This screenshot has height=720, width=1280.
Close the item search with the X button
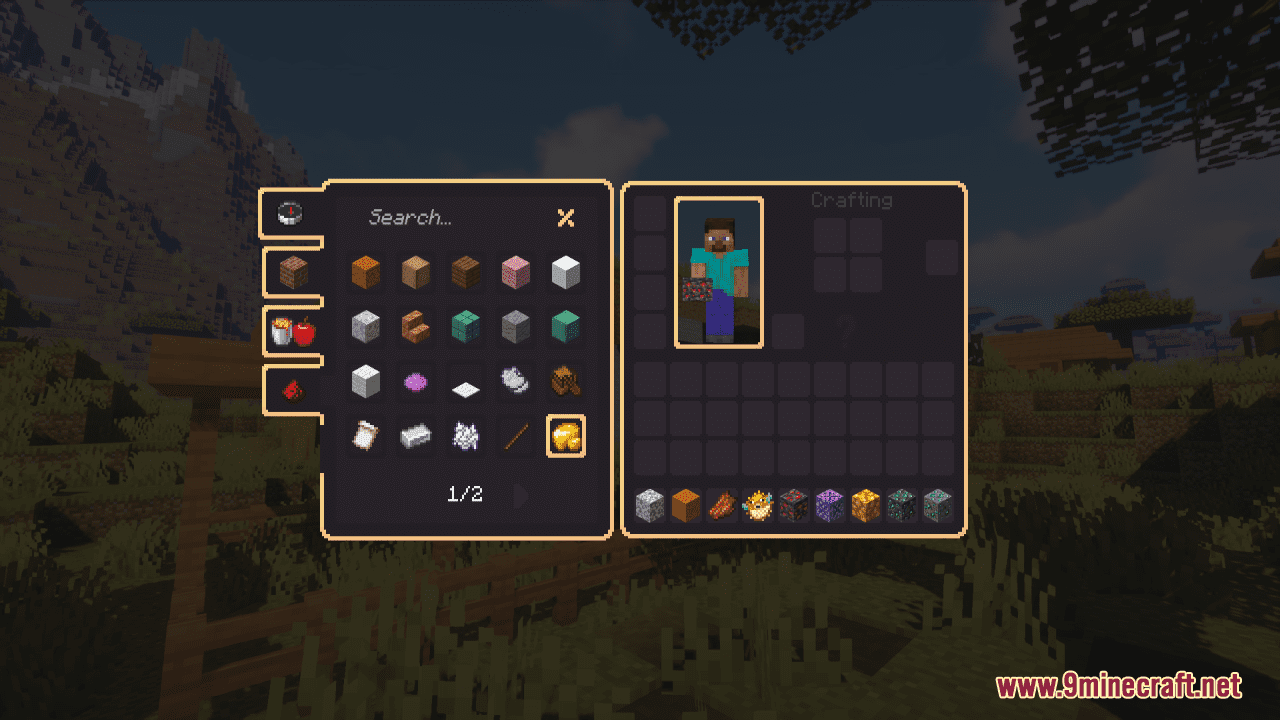(x=566, y=218)
